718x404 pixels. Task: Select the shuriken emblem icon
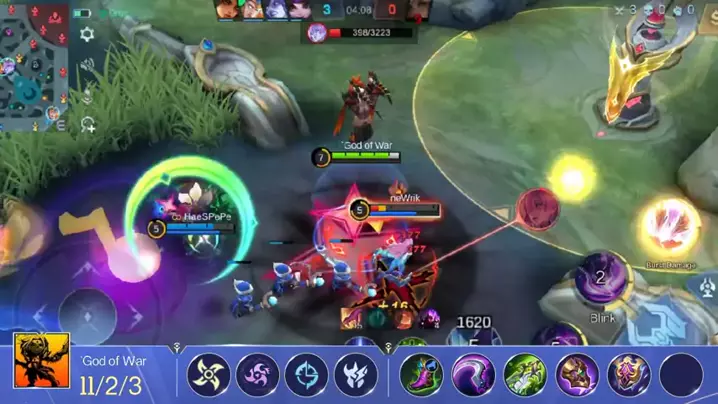tap(209, 375)
